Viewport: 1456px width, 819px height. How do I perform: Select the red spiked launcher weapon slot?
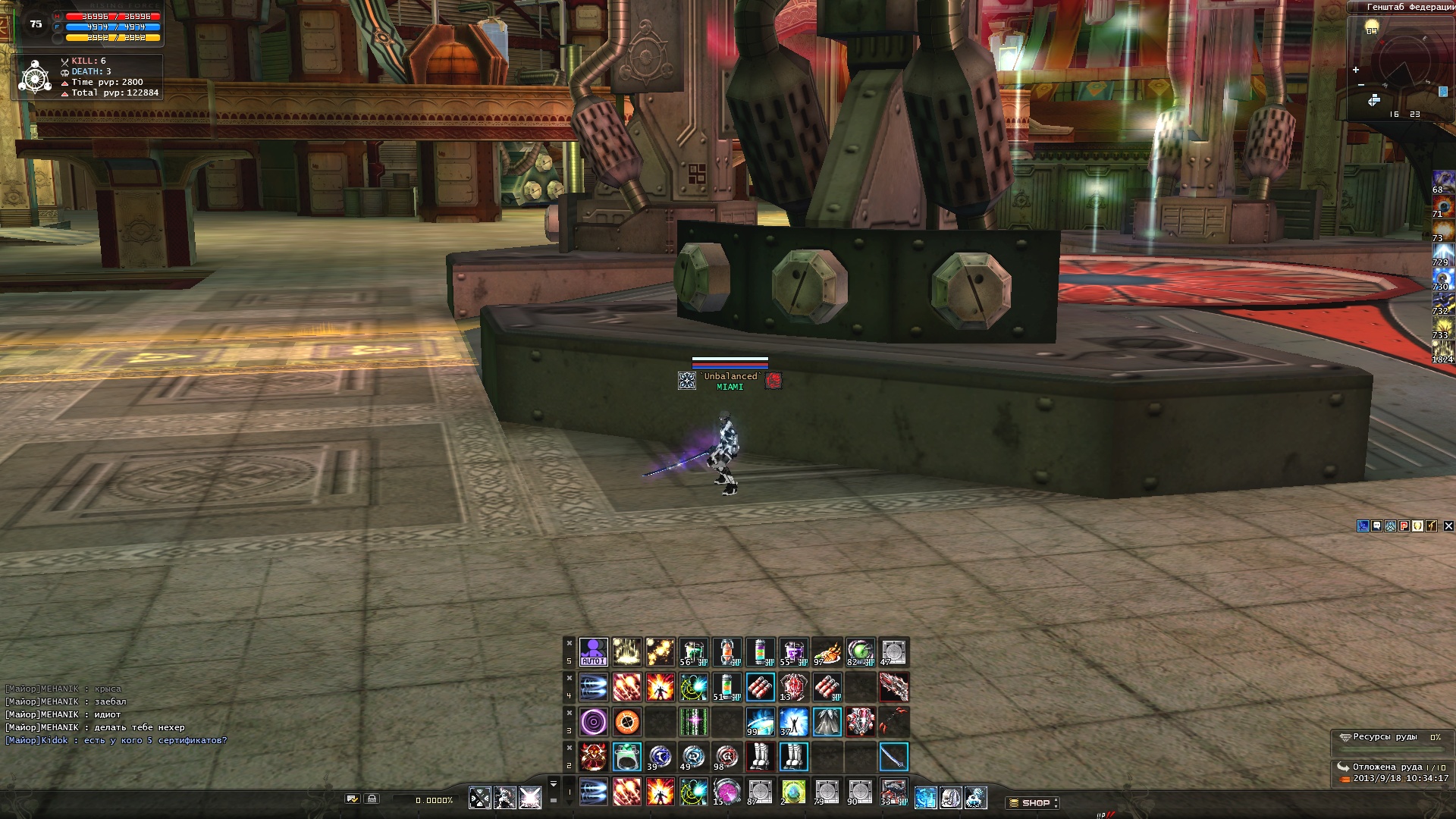(893, 688)
